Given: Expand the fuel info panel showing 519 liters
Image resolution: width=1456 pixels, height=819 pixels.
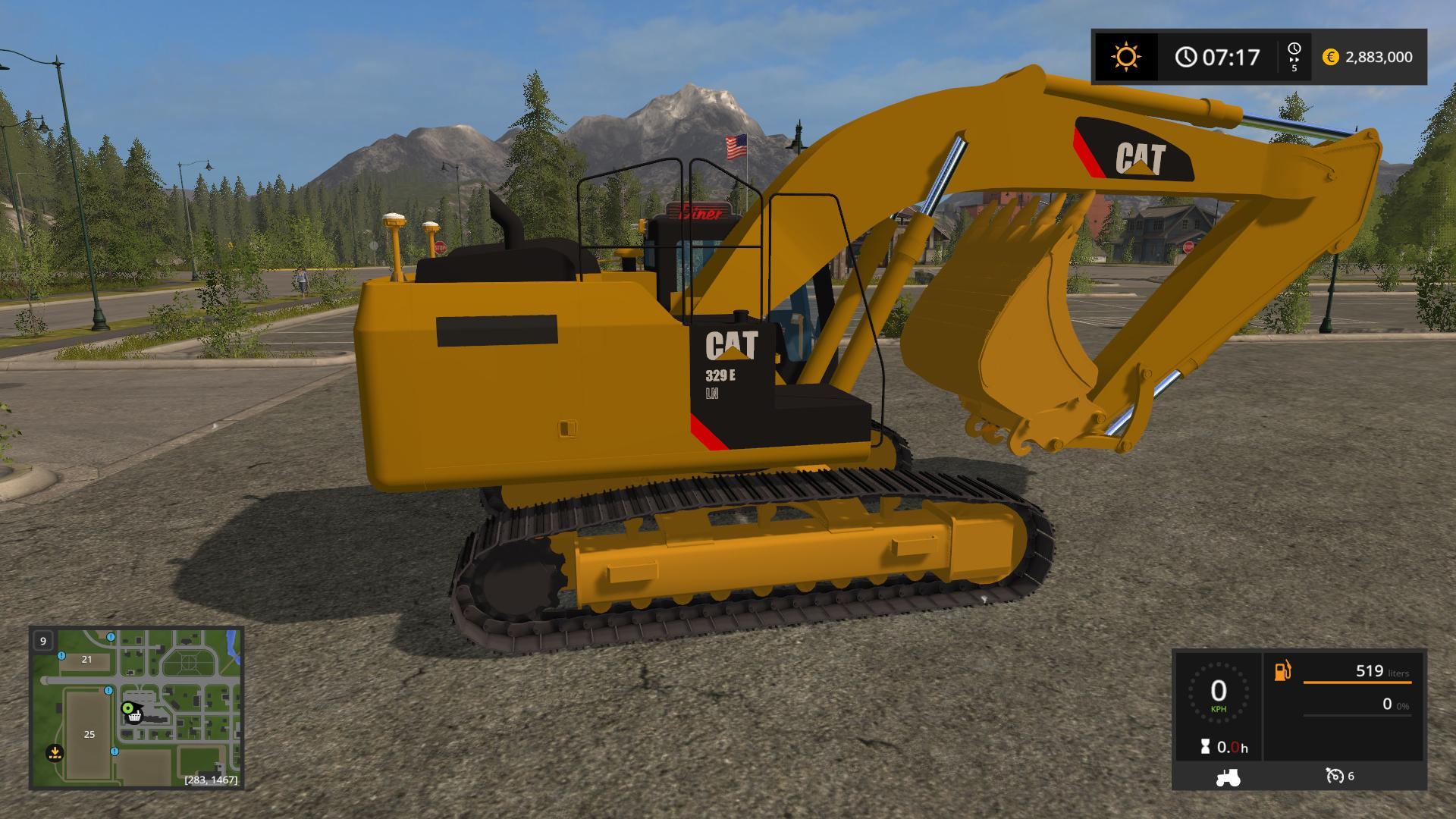Looking at the screenshot, I should pyautogui.click(x=1370, y=672).
